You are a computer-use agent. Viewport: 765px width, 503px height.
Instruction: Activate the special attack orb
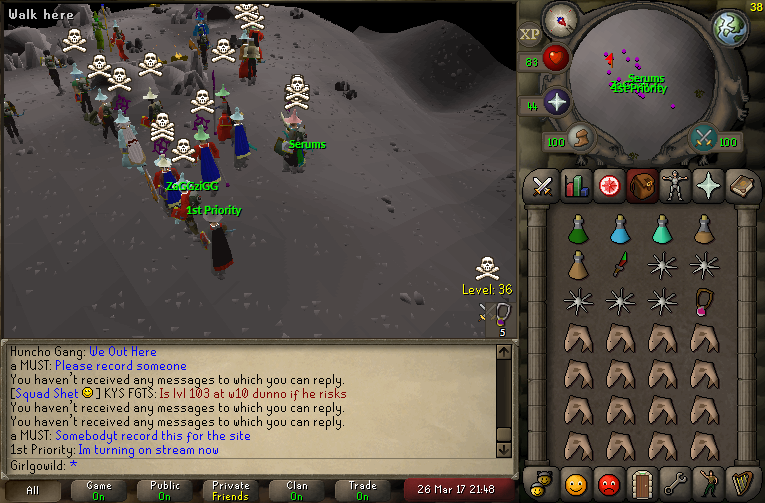click(x=704, y=137)
